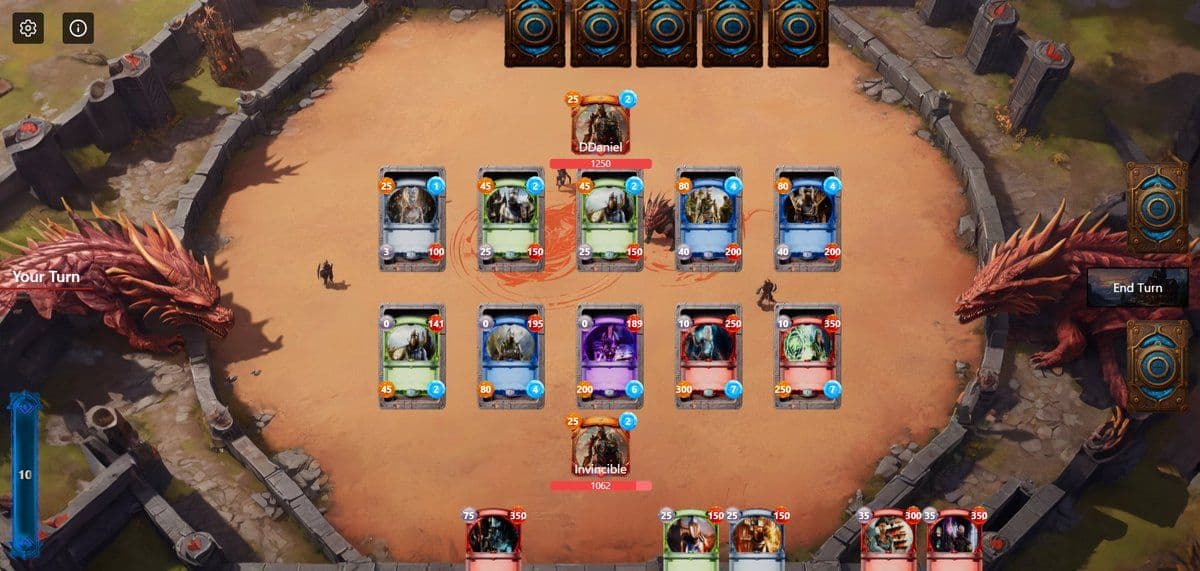Viewport: 1200px width, 571px height.
Task: Pick your red board card with 250 health
Action: pyautogui.click(x=707, y=356)
